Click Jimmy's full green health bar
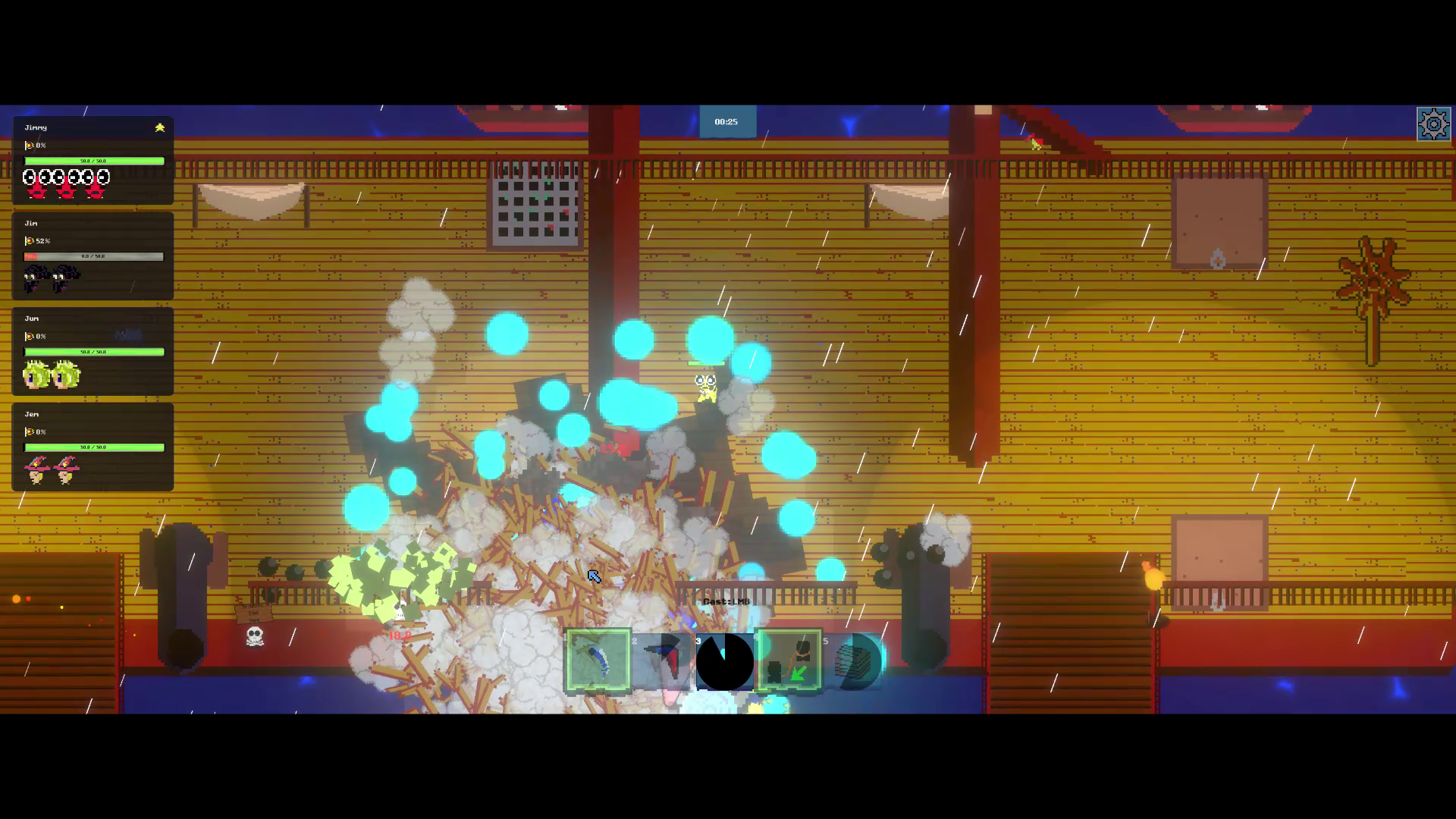The height and width of the screenshot is (819, 1456). coord(94,161)
